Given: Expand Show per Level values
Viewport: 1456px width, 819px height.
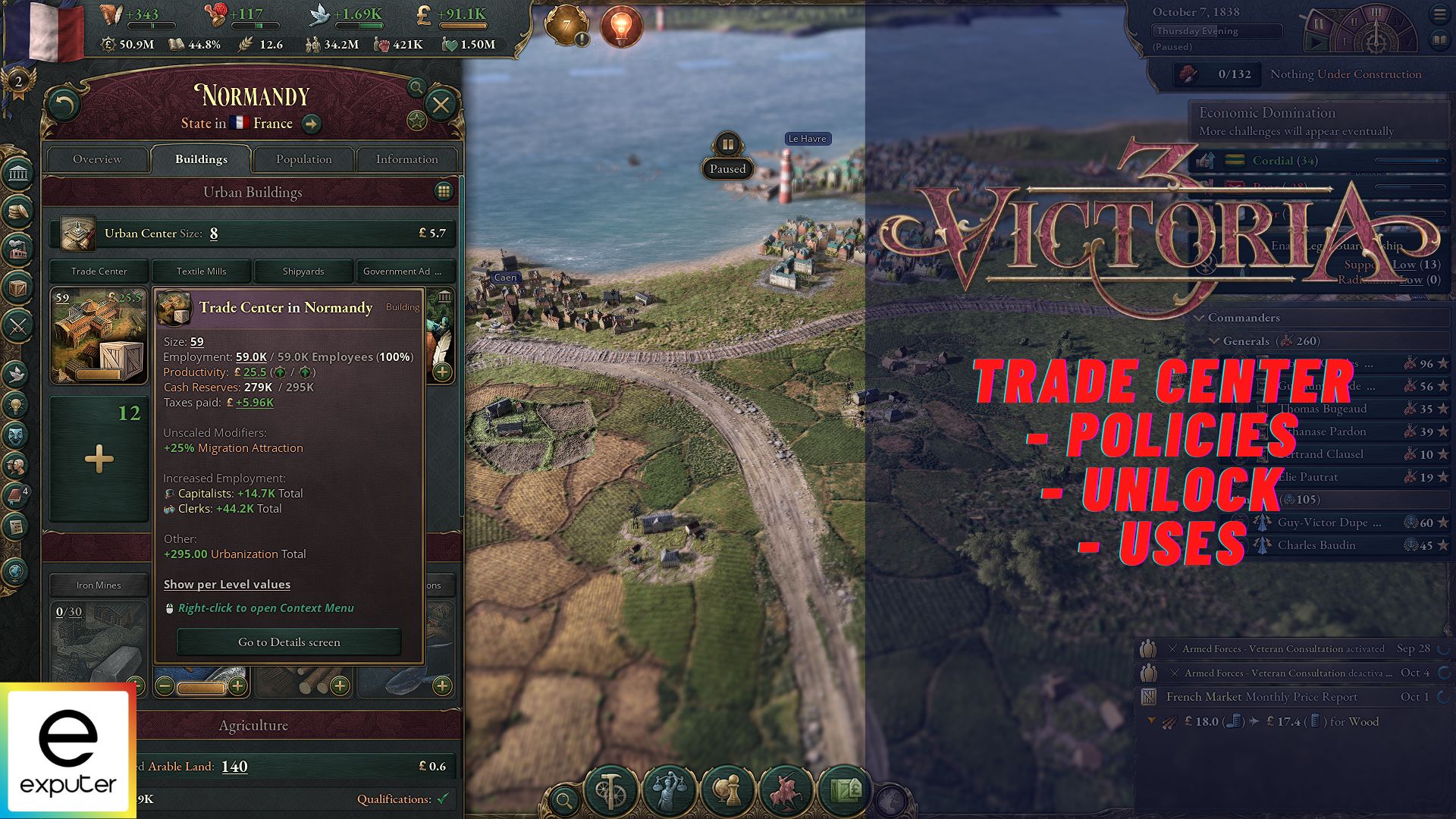Looking at the screenshot, I should click(227, 584).
